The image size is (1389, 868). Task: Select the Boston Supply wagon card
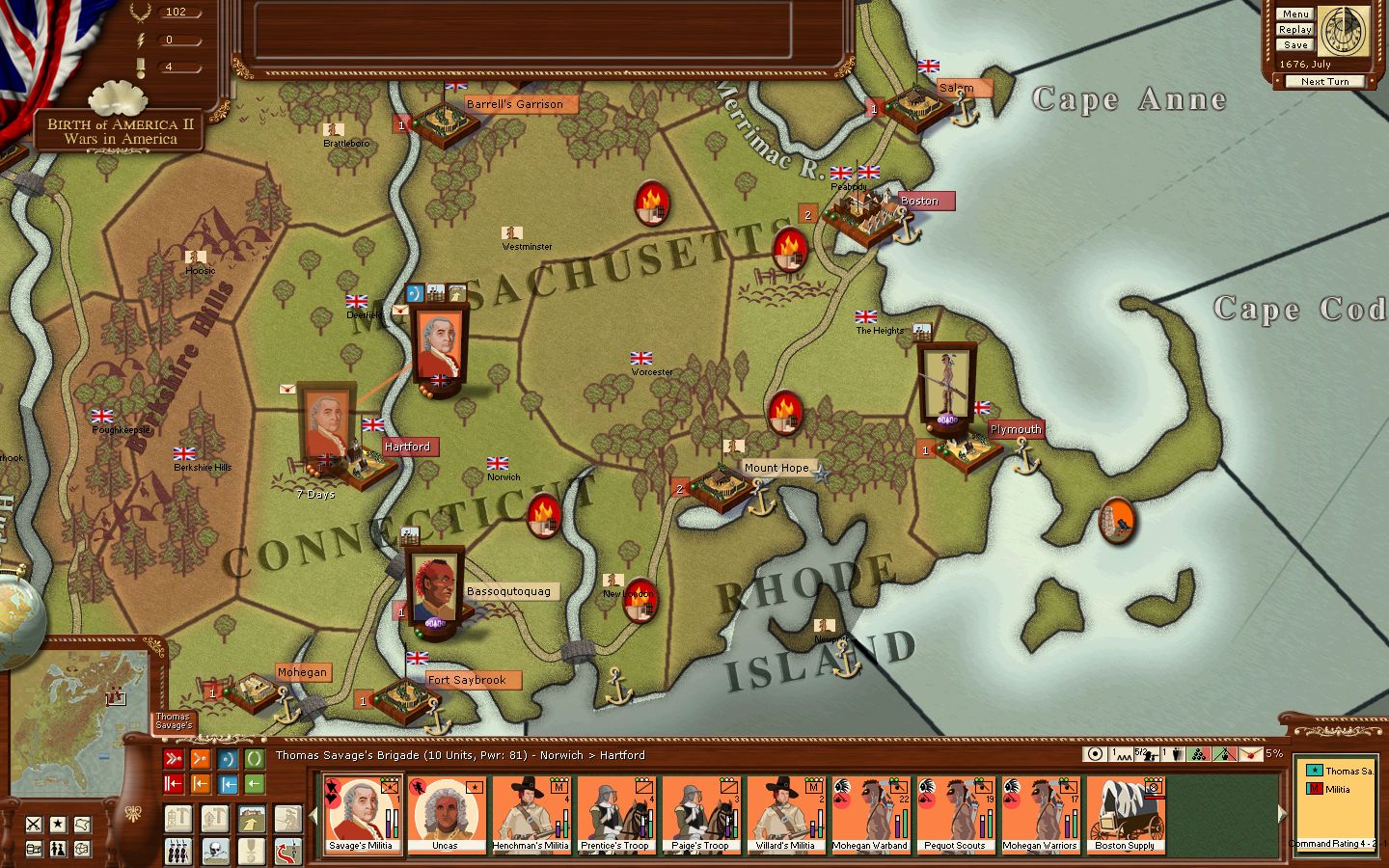point(1125,815)
